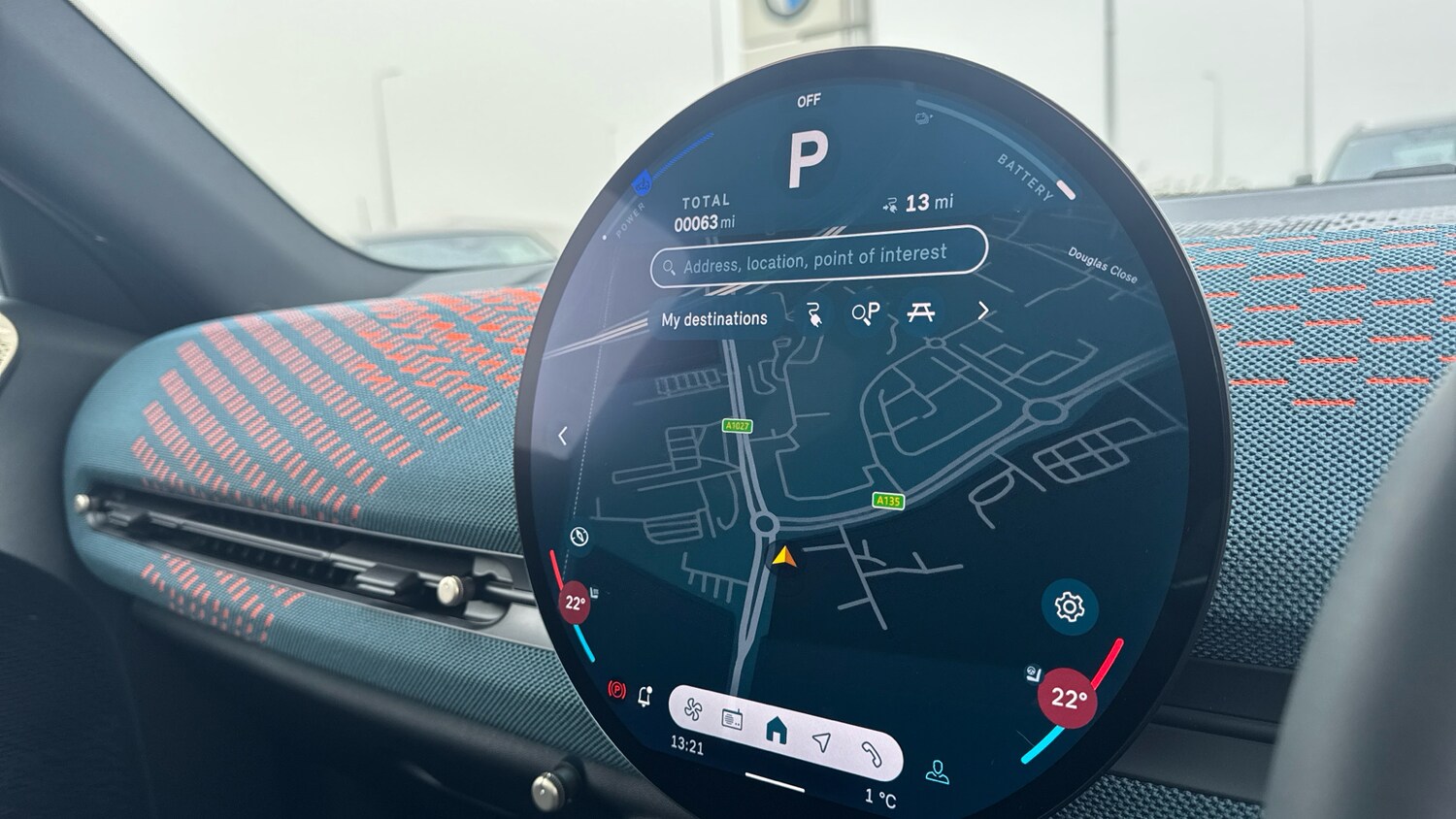Open the side panel with the left chevron
This screenshot has width=1456, height=819.
click(x=563, y=437)
